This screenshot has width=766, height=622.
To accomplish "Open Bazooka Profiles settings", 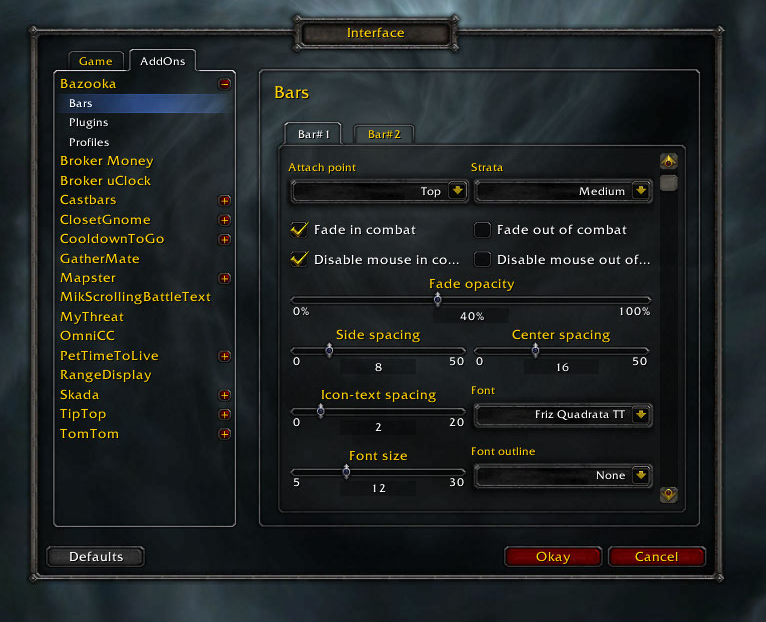I will coord(89,142).
